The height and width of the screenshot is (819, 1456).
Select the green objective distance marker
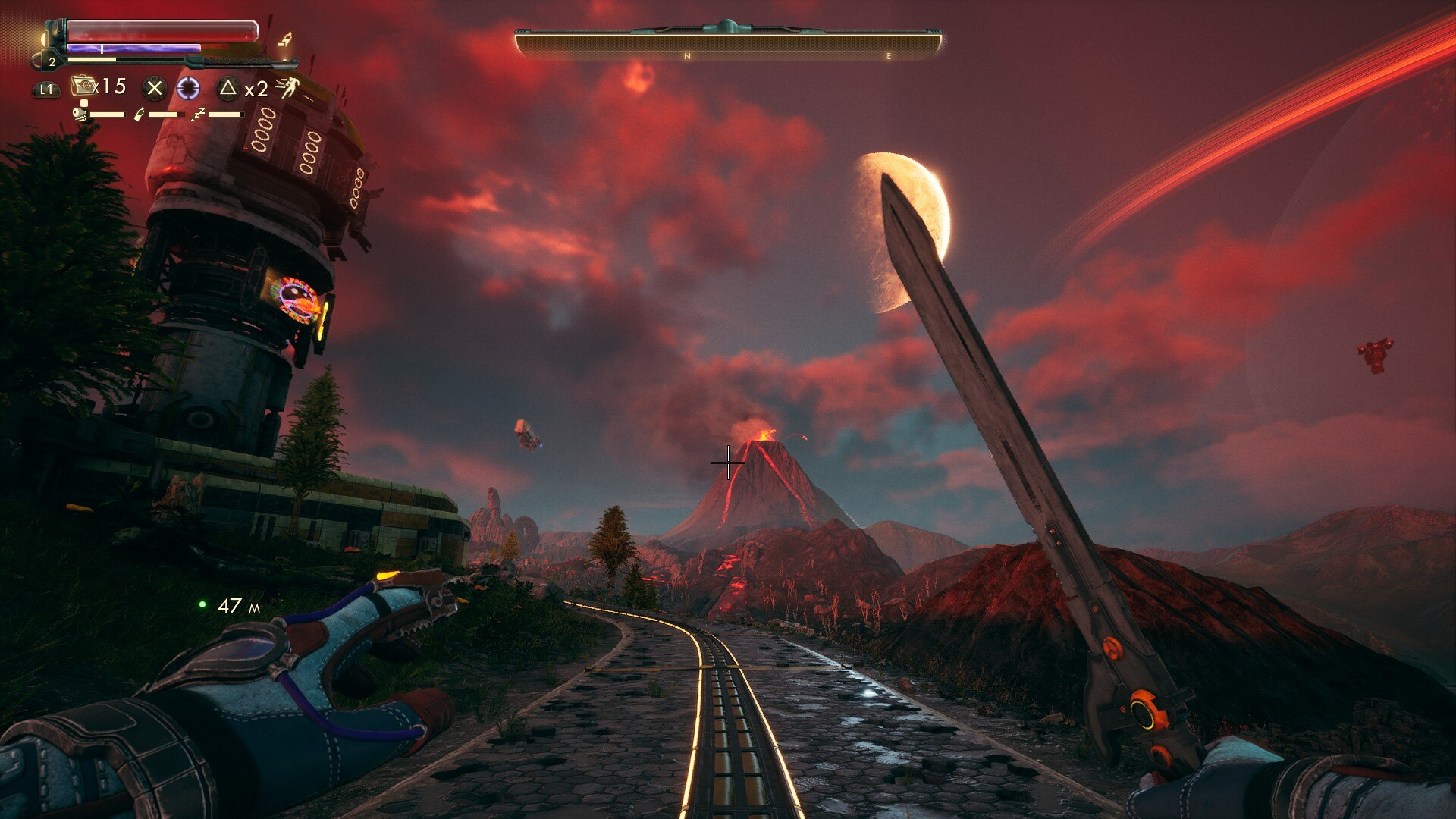click(202, 604)
